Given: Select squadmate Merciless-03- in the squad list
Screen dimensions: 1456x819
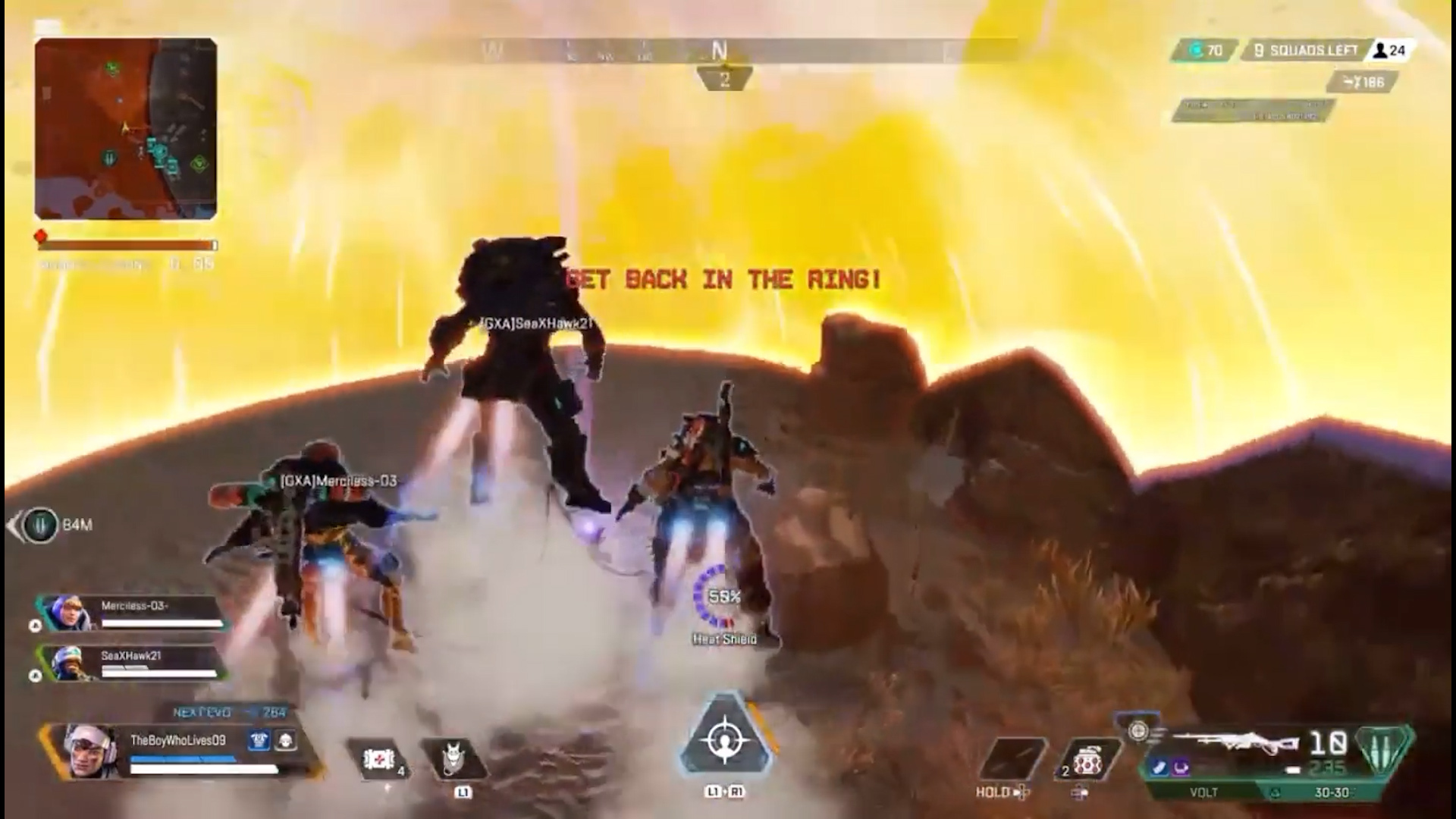Looking at the screenshot, I should [133, 613].
